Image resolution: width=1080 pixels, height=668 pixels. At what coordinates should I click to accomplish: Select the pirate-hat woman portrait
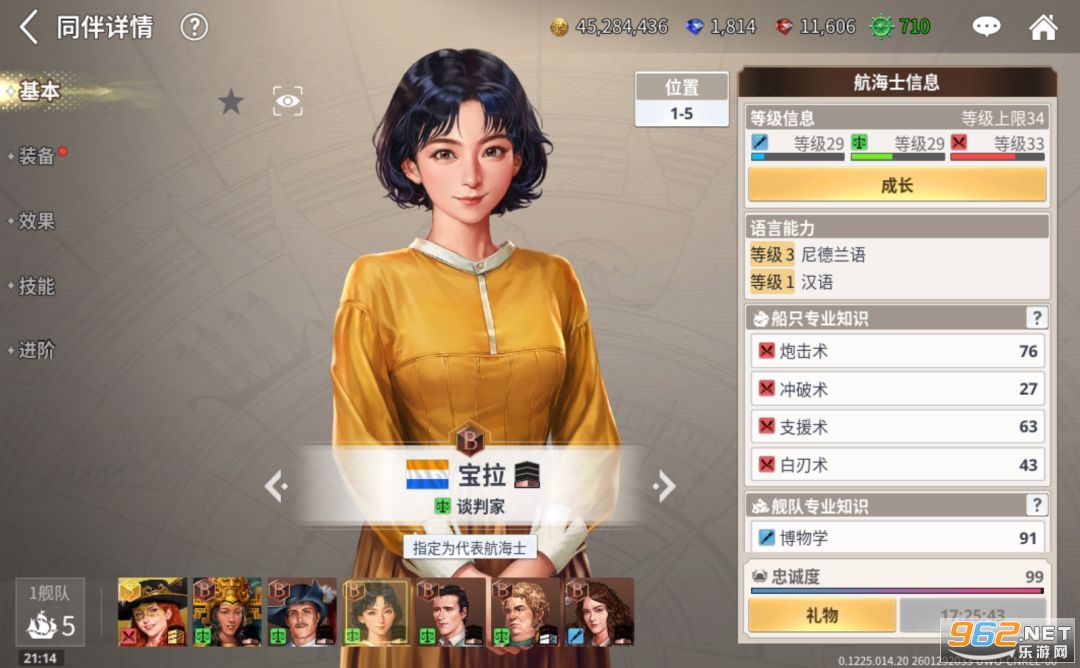152,610
